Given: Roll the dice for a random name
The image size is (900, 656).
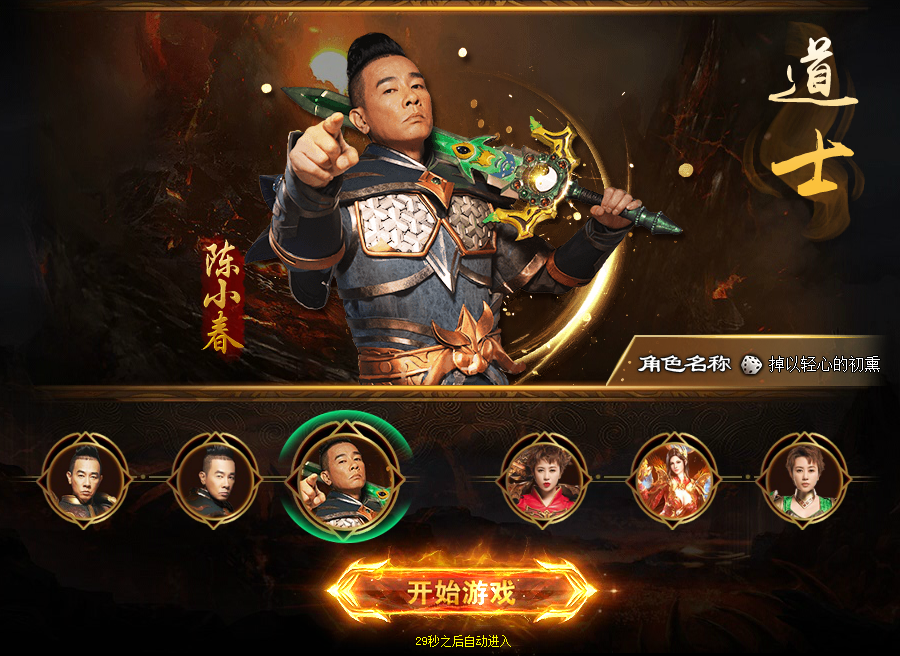Looking at the screenshot, I should click(749, 365).
